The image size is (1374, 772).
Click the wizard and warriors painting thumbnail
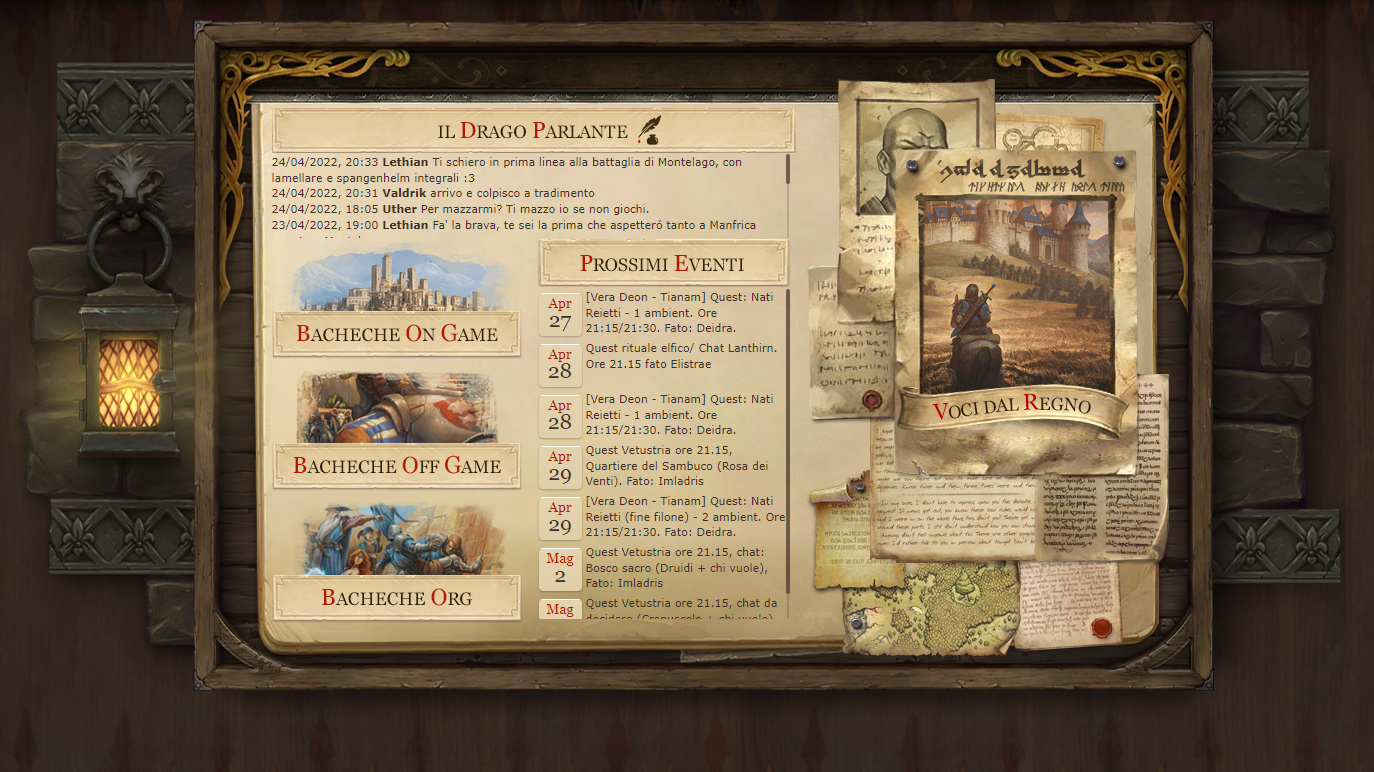point(397,540)
